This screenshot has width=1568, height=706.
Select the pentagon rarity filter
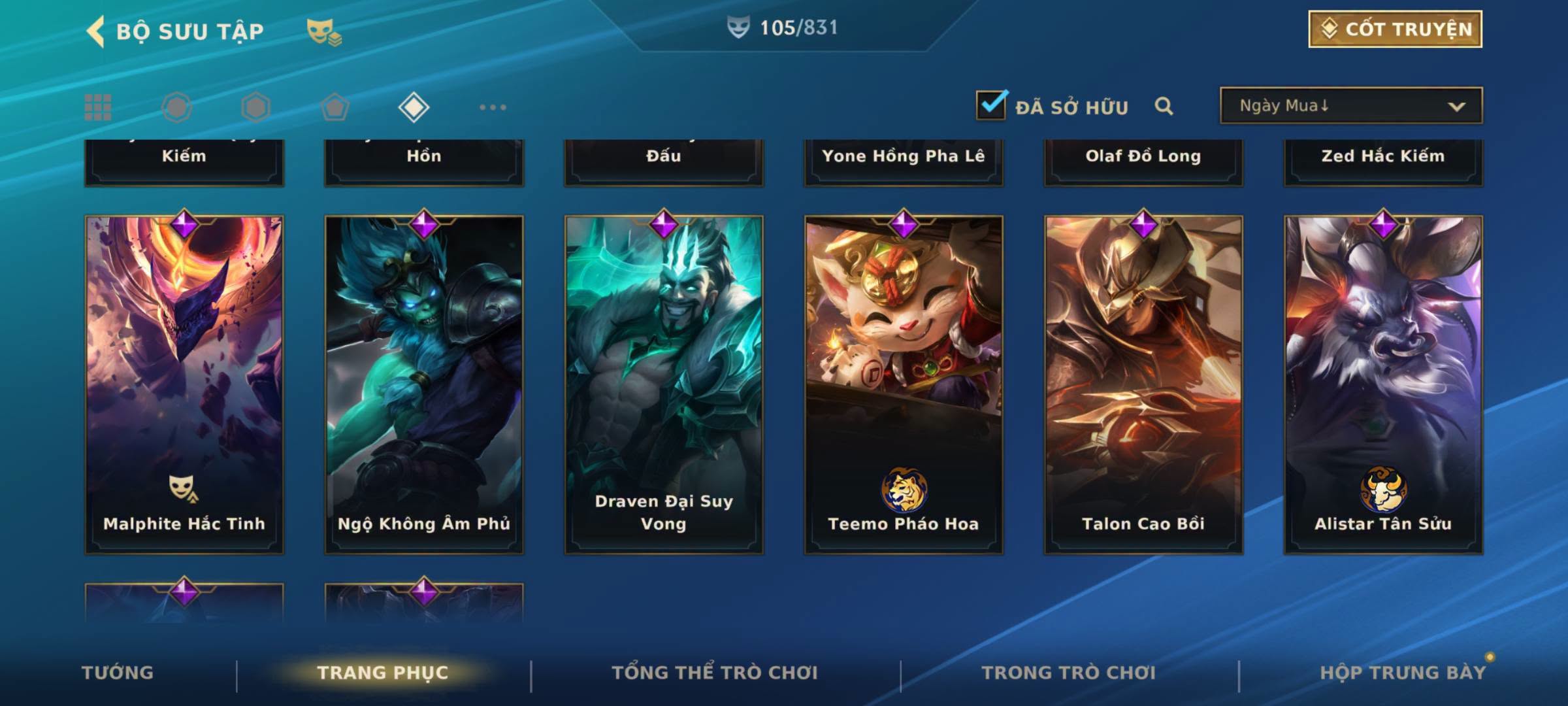(x=335, y=107)
